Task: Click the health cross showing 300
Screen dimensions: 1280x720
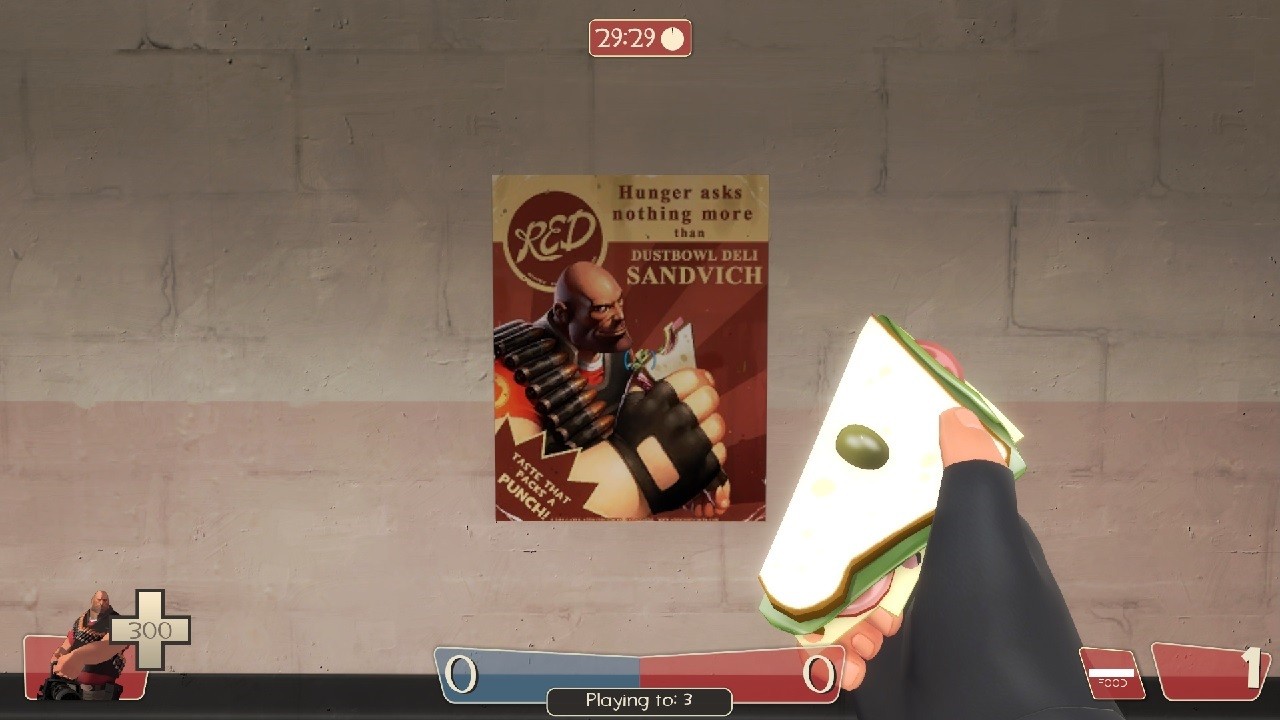Action: click(x=152, y=630)
